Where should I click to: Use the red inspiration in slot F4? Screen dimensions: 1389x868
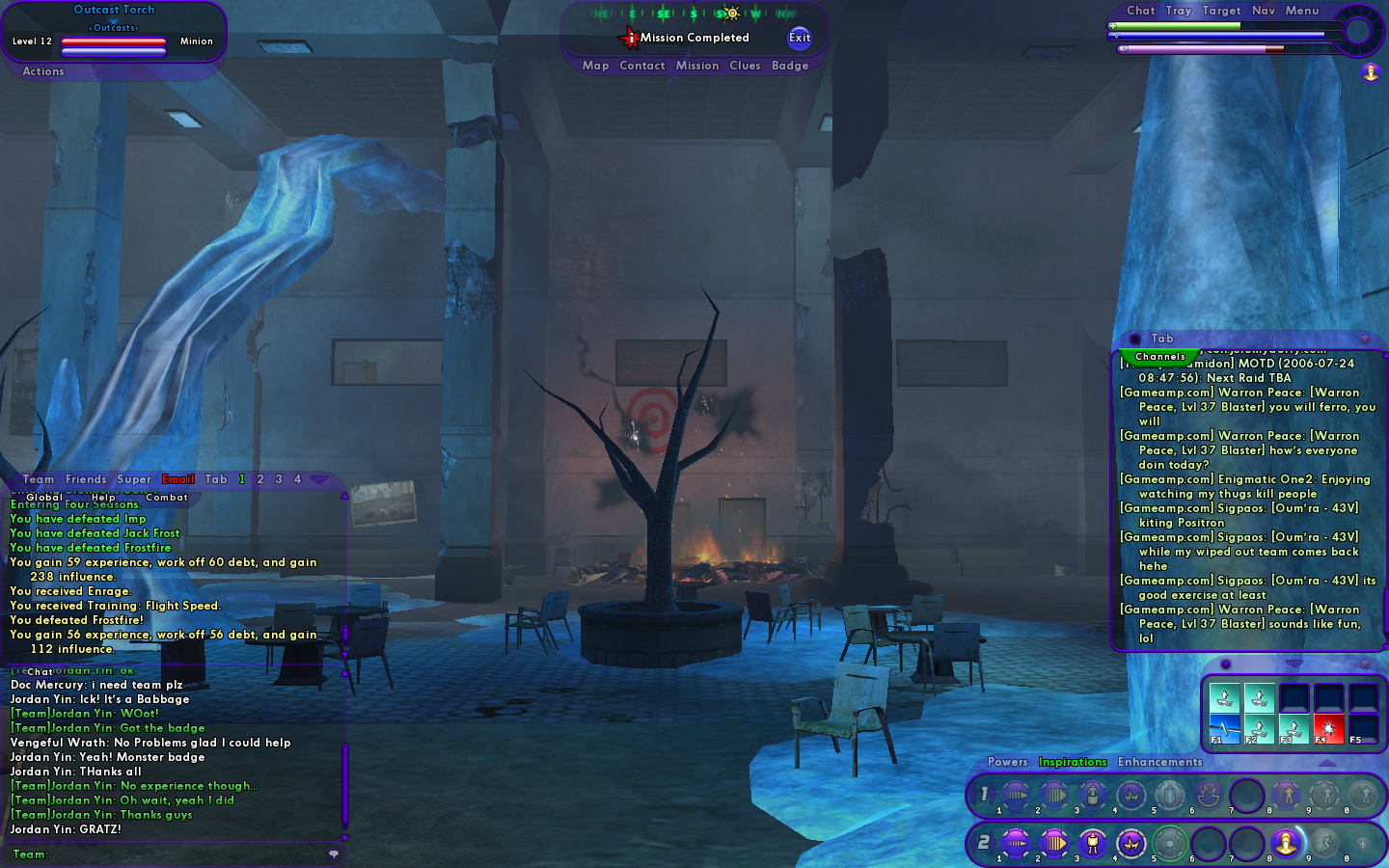1328,728
